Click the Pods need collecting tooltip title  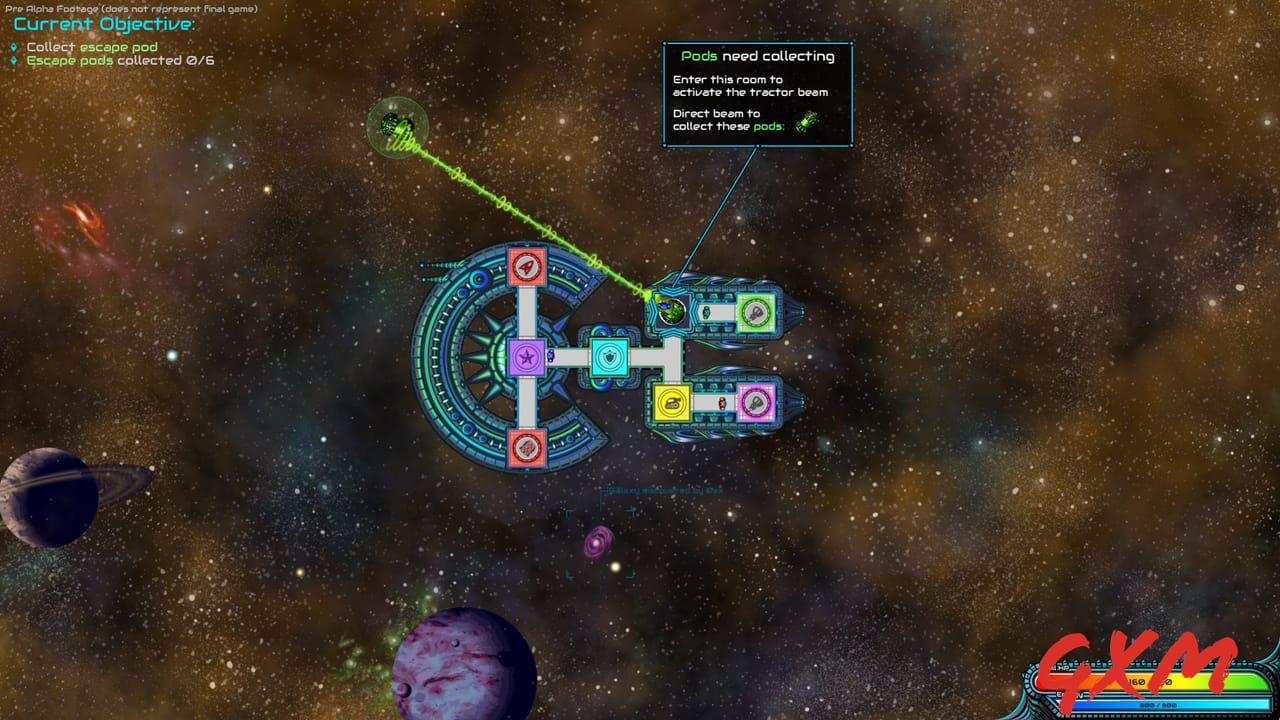click(x=758, y=57)
